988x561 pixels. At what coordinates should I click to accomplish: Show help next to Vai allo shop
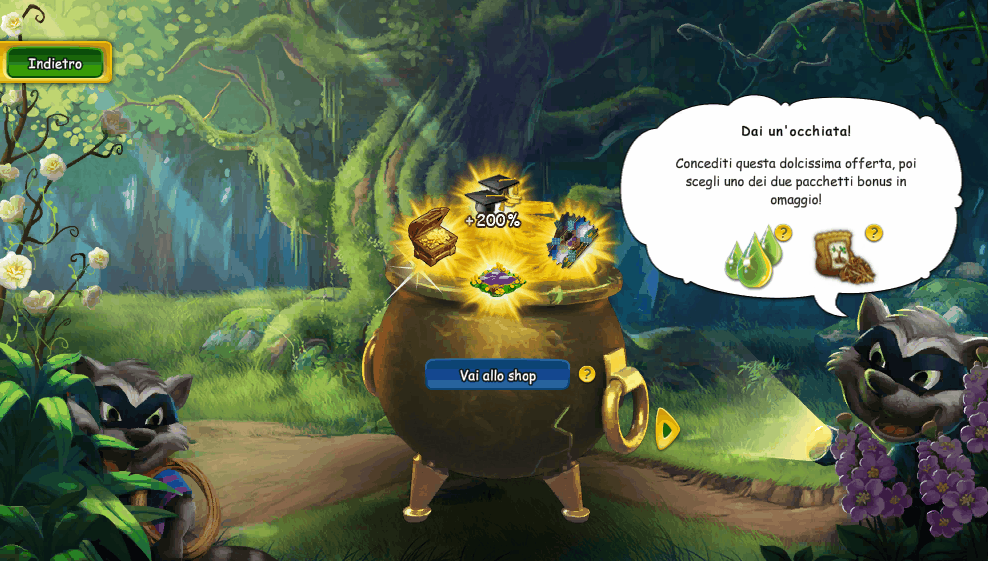tap(587, 374)
